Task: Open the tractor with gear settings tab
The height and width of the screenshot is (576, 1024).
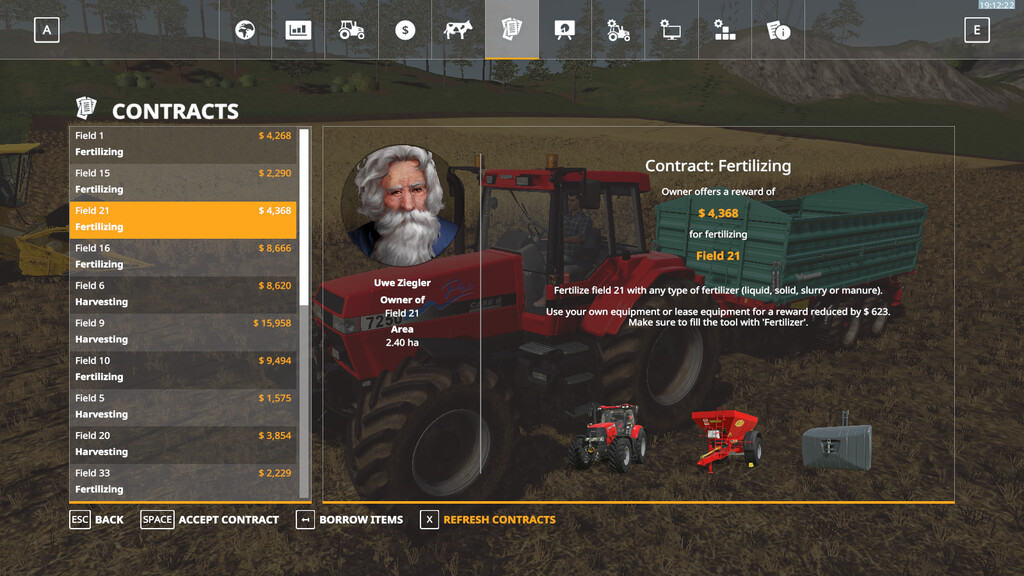Action: 618,30
